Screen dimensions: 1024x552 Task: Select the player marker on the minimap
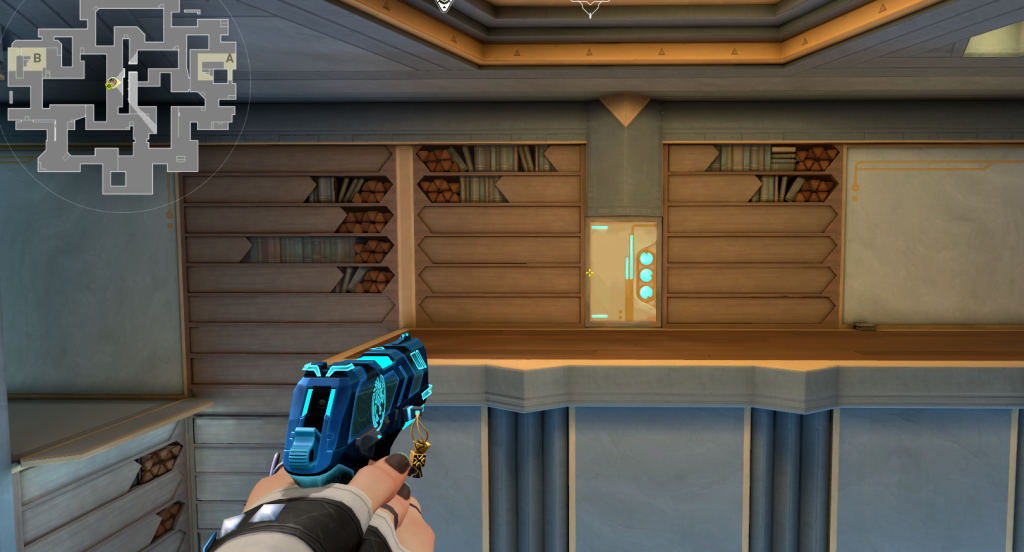(x=113, y=82)
